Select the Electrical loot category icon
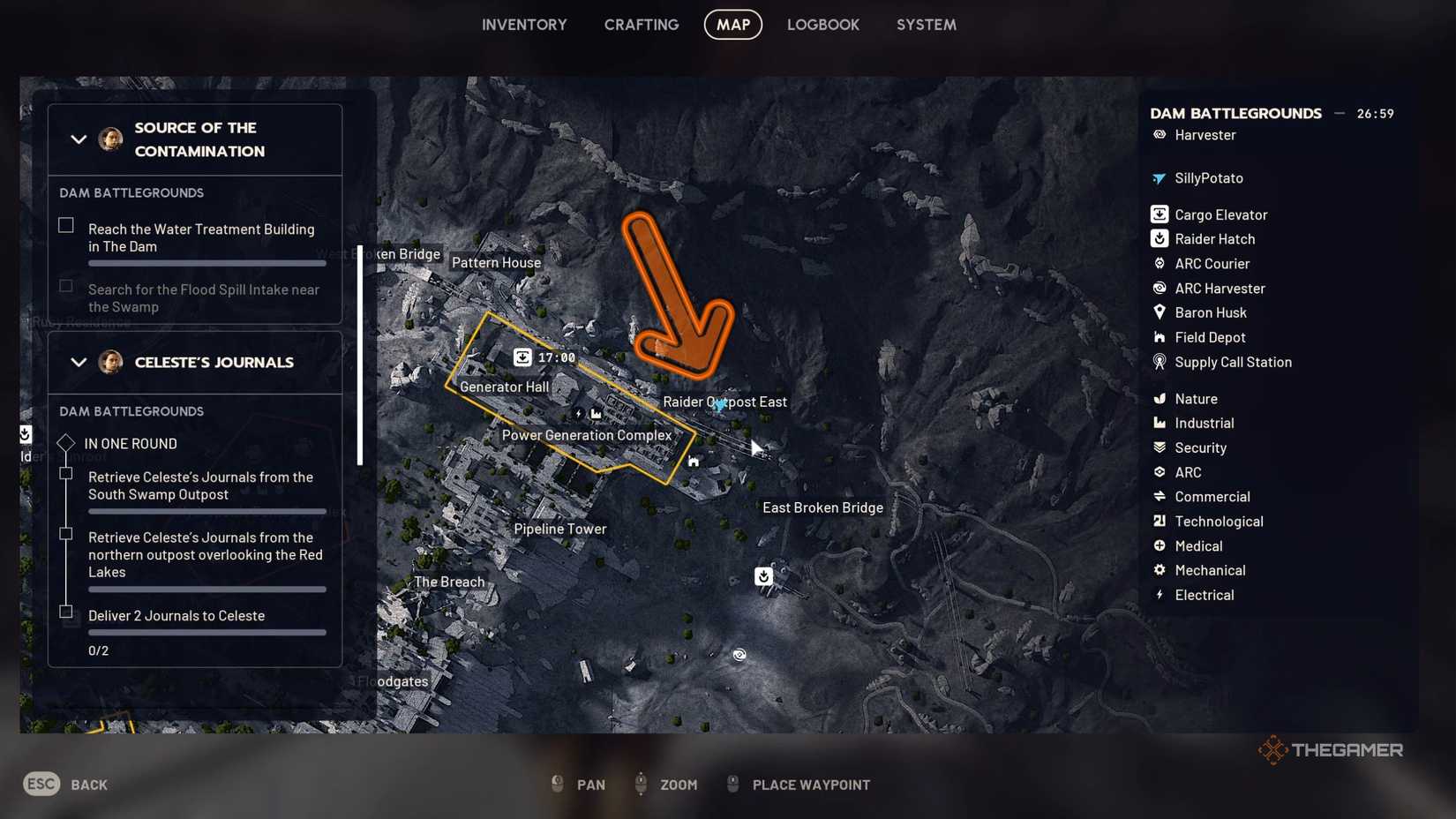 tap(1159, 595)
